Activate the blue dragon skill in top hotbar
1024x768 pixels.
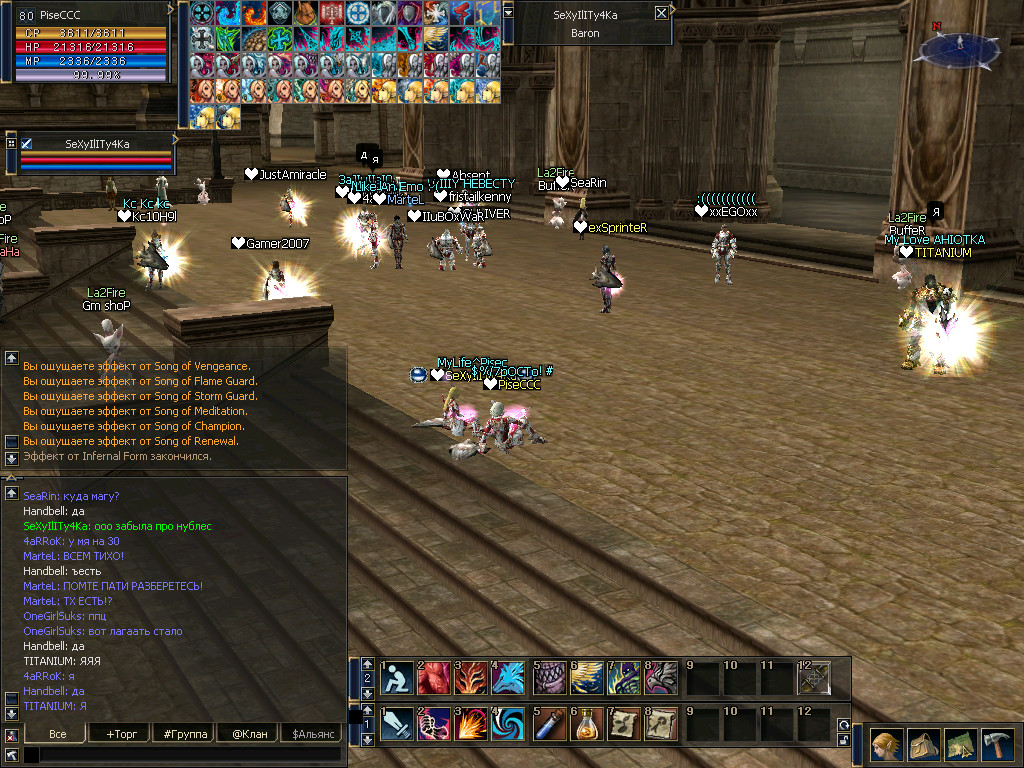[510, 678]
